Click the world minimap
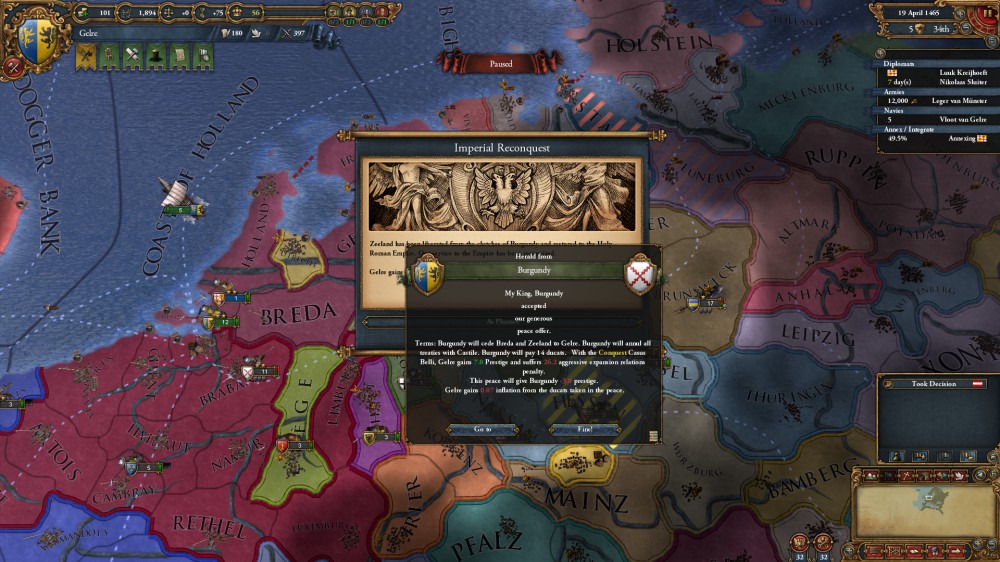This screenshot has width=1000, height=562. (925, 511)
